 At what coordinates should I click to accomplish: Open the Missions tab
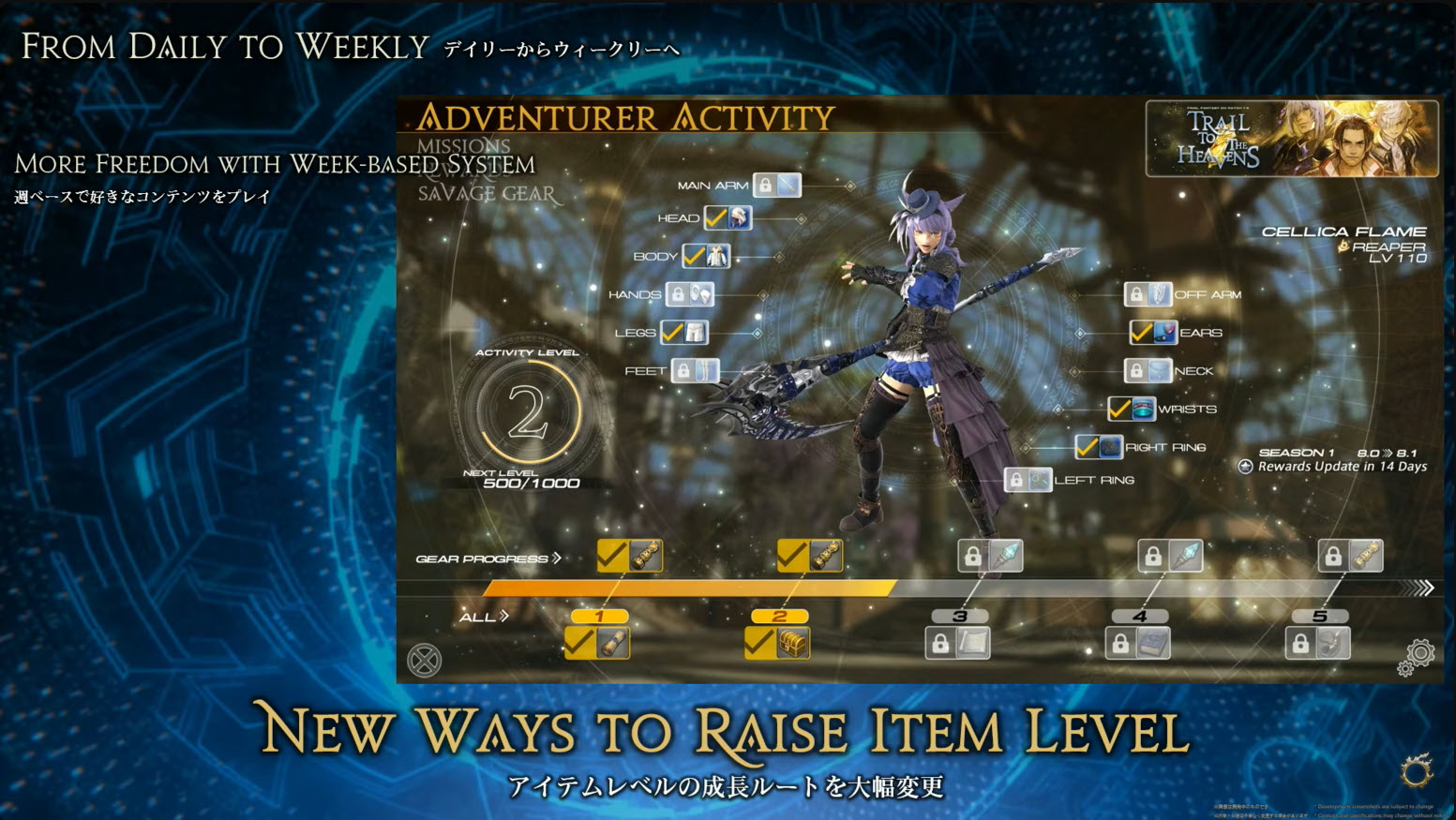click(463, 146)
